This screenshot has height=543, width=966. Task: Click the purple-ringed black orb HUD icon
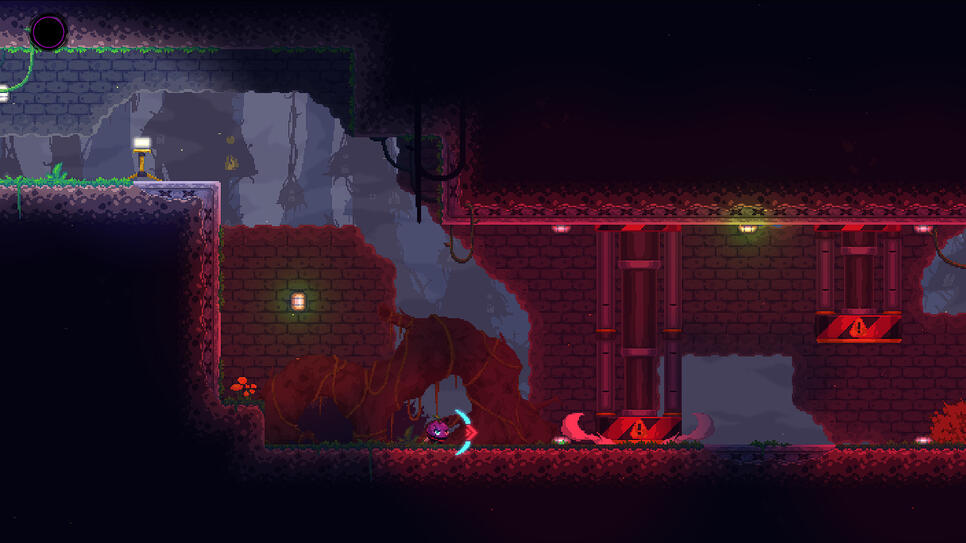coord(48,32)
